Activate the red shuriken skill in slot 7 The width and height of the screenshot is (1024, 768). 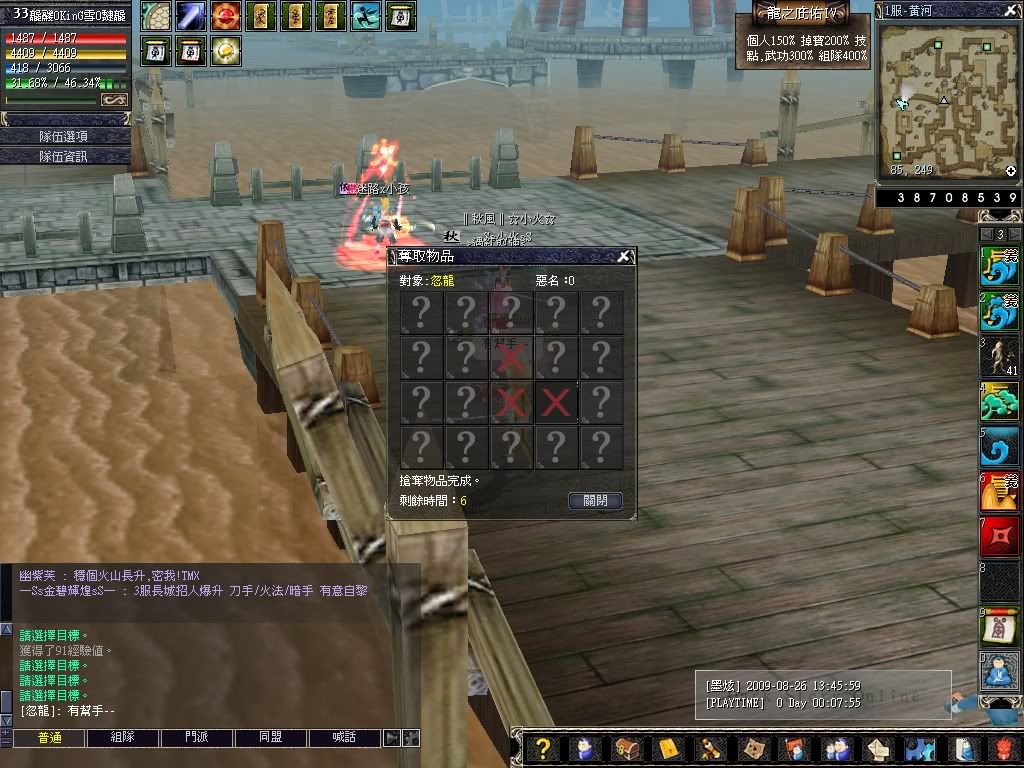[999, 537]
